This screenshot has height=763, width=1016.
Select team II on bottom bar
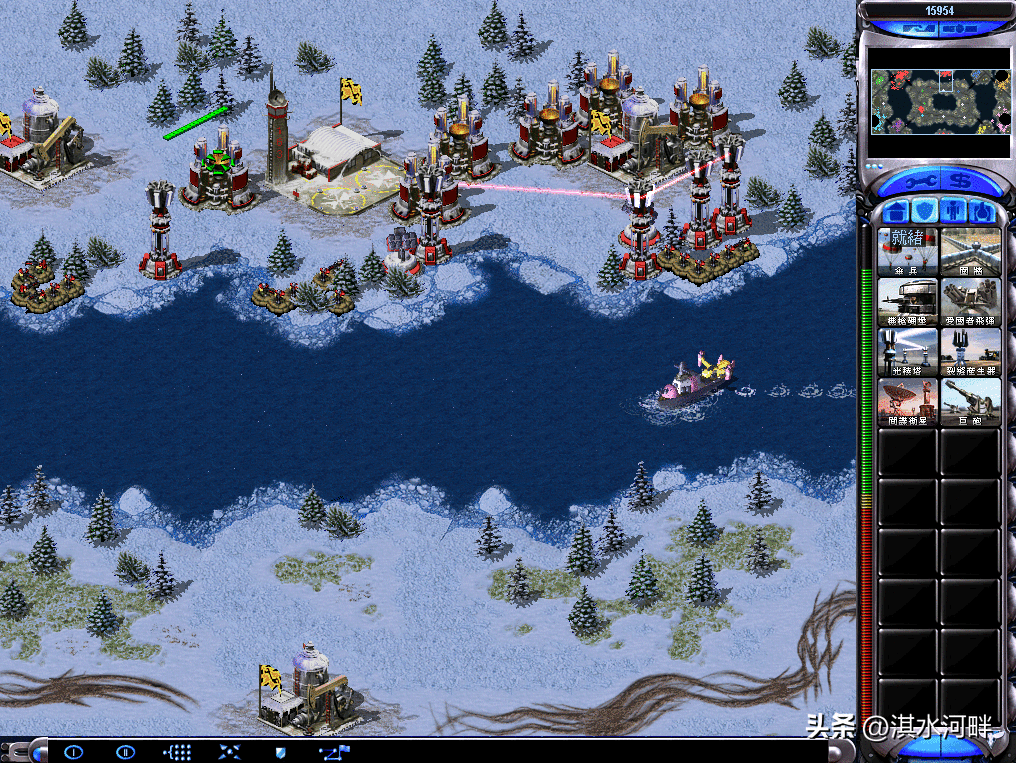coord(125,751)
